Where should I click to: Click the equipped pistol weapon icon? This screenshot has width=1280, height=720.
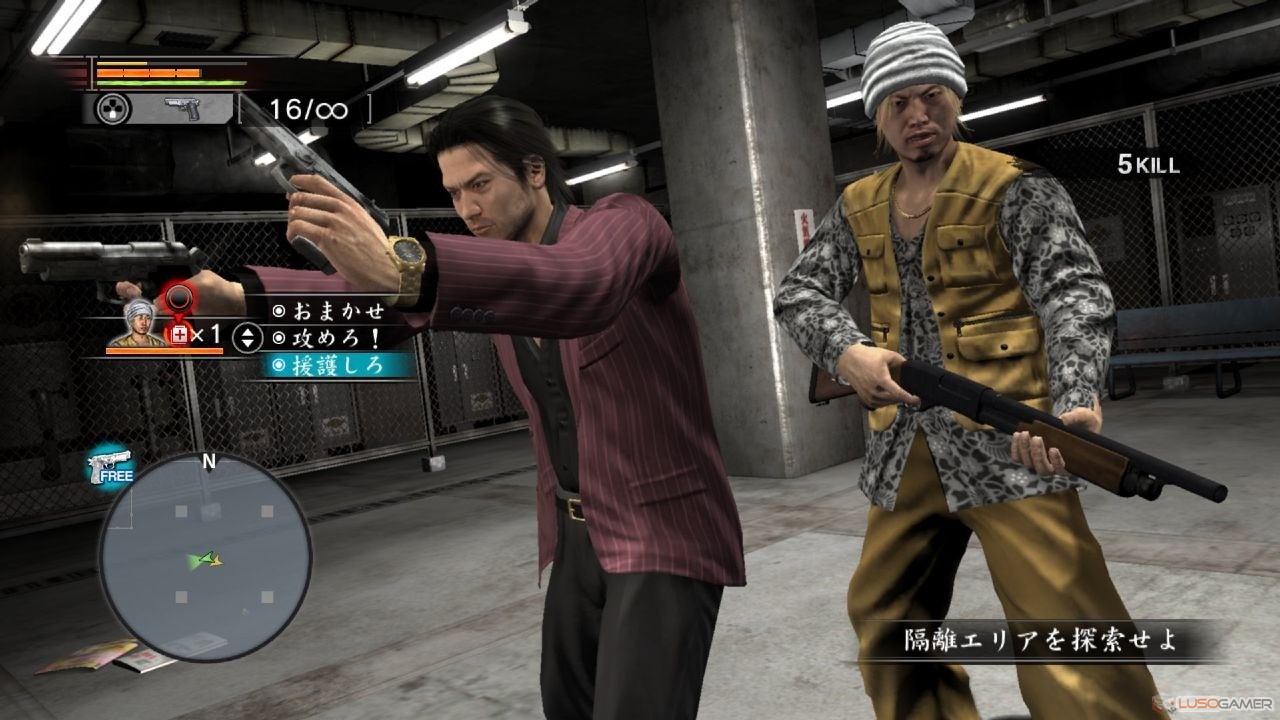pyautogui.click(x=182, y=109)
